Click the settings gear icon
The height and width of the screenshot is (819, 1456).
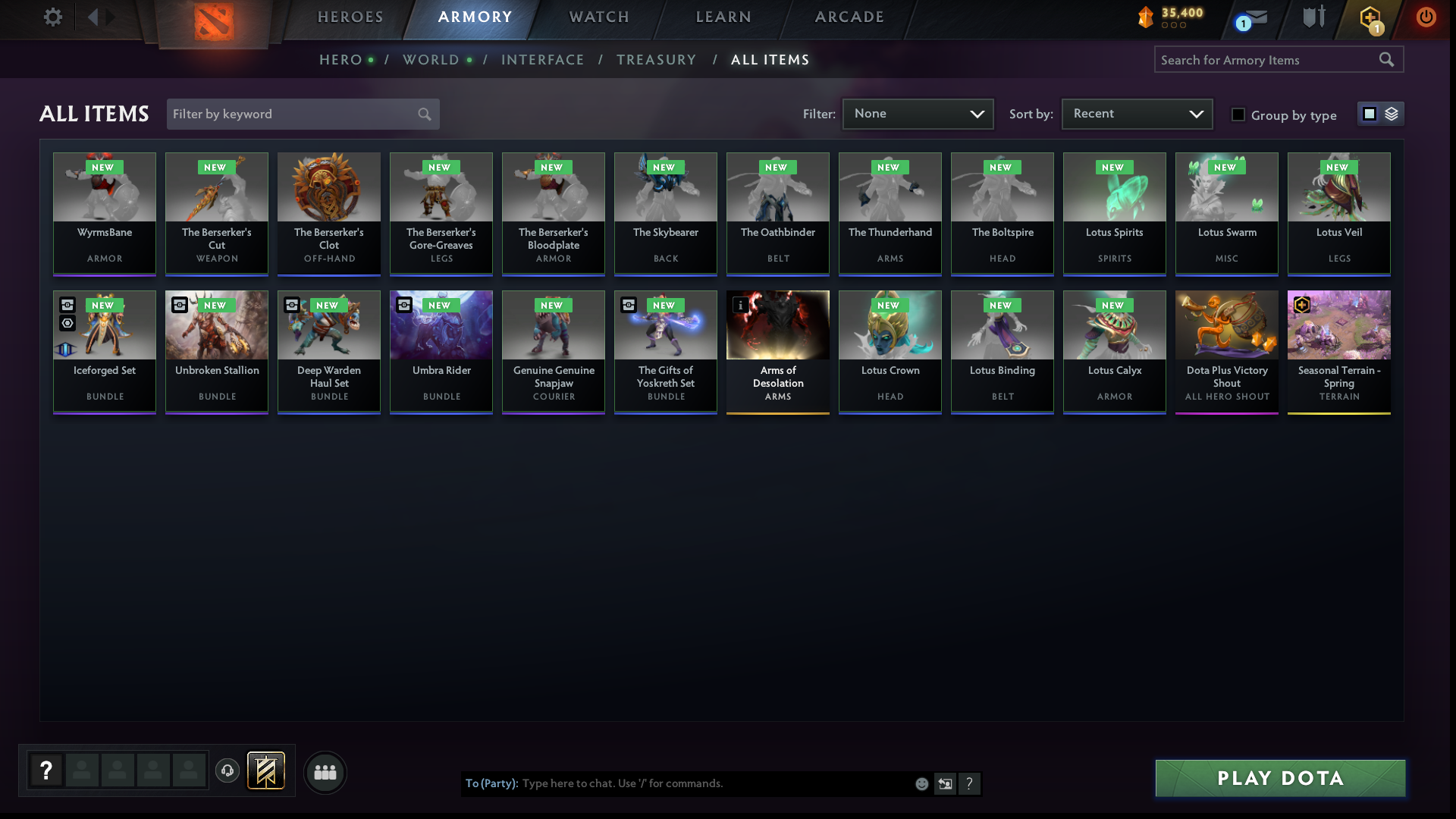[52, 17]
